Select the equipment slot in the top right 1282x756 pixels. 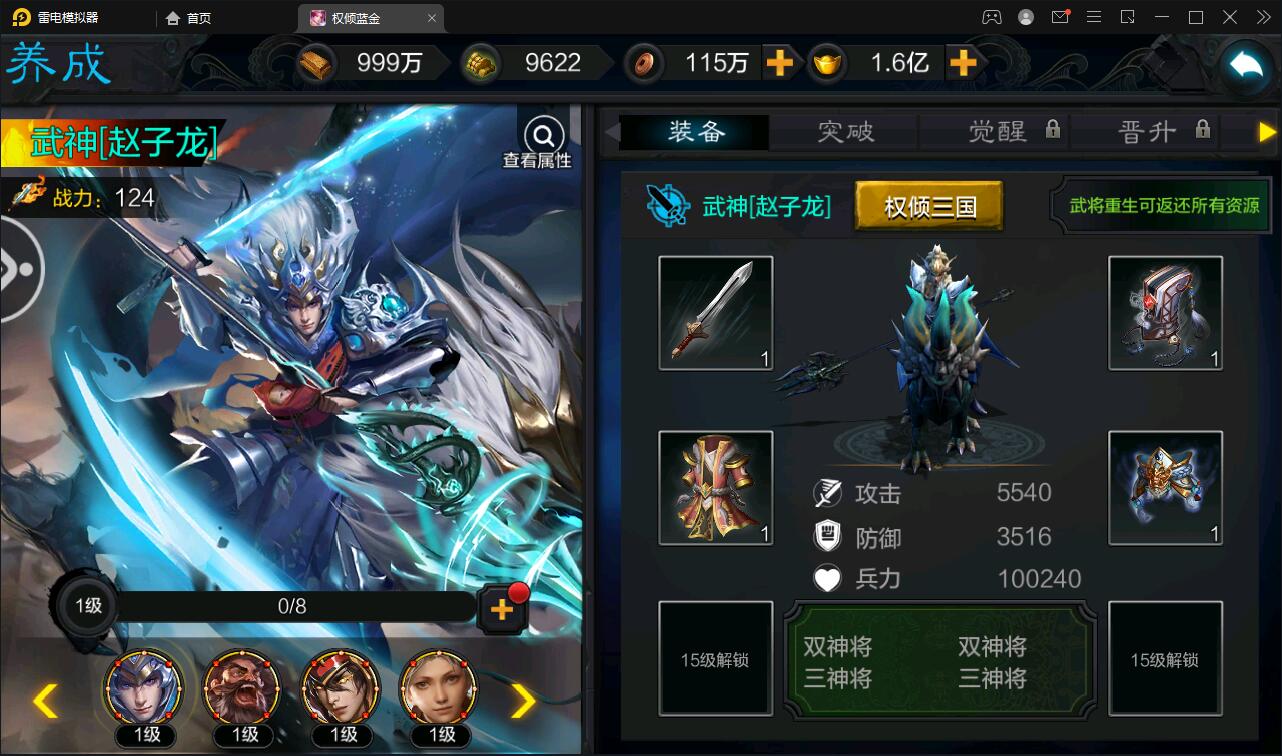1165,312
